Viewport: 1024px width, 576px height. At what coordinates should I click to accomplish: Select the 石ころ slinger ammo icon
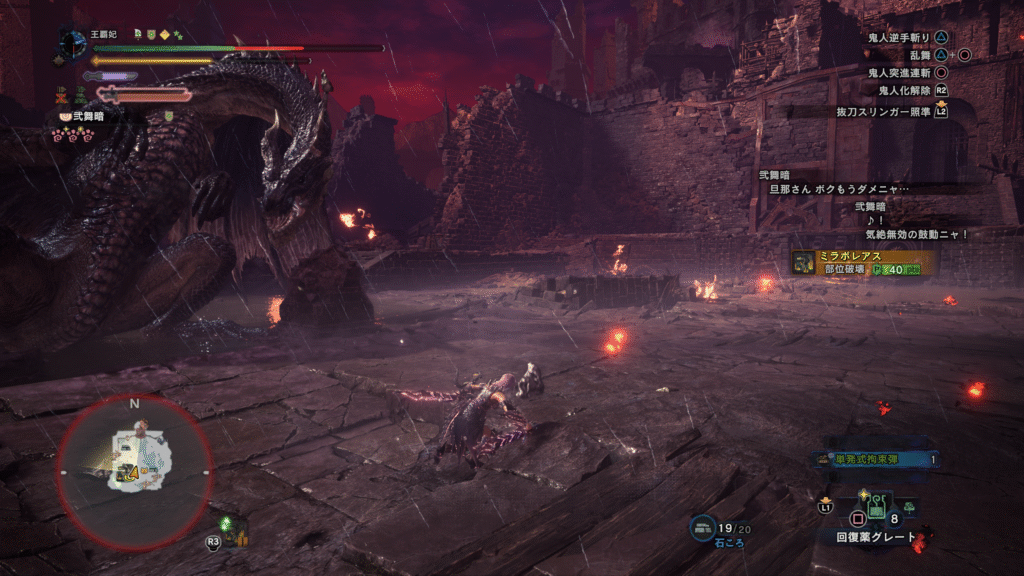pos(703,526)
